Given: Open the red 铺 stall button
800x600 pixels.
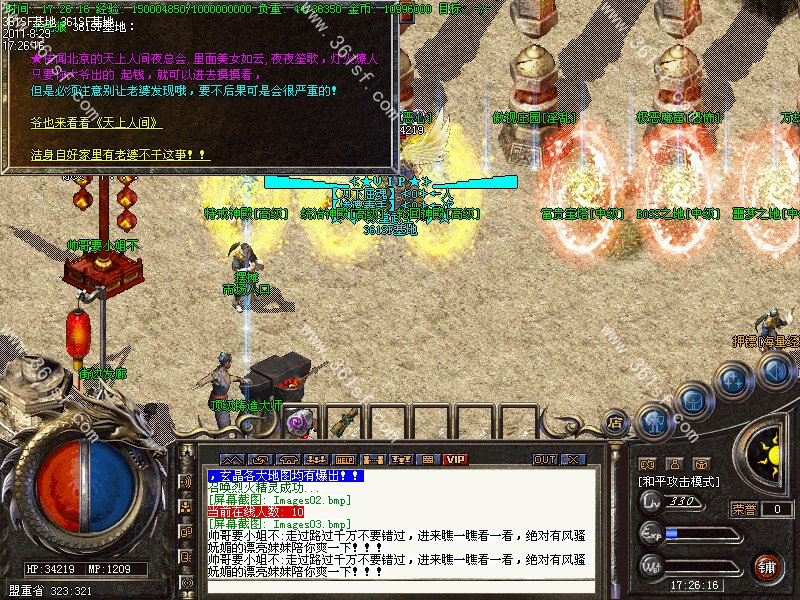Looking at the screenshot, I should [x=767, y=567].
